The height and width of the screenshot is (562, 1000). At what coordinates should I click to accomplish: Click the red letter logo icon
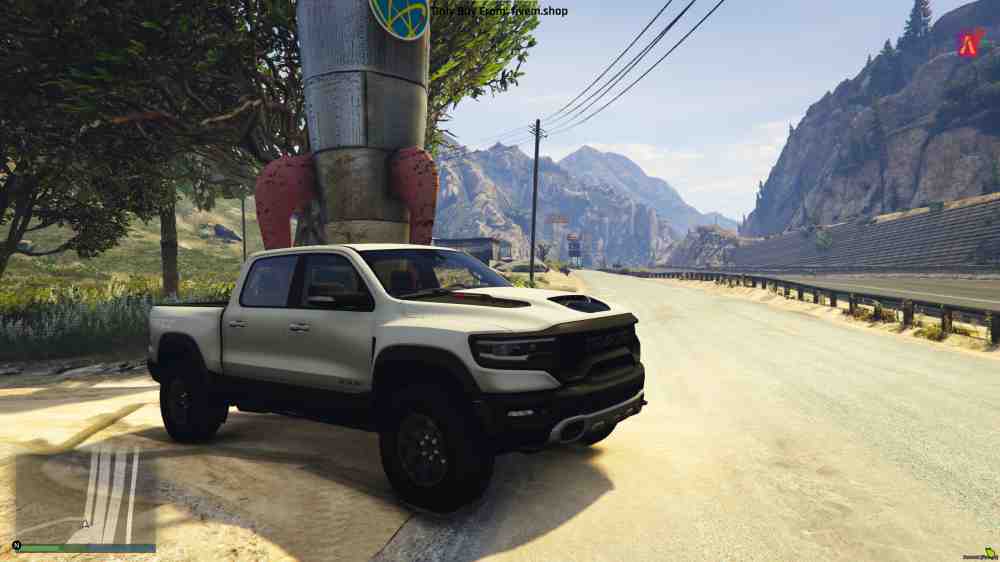(x=969, y=43)
